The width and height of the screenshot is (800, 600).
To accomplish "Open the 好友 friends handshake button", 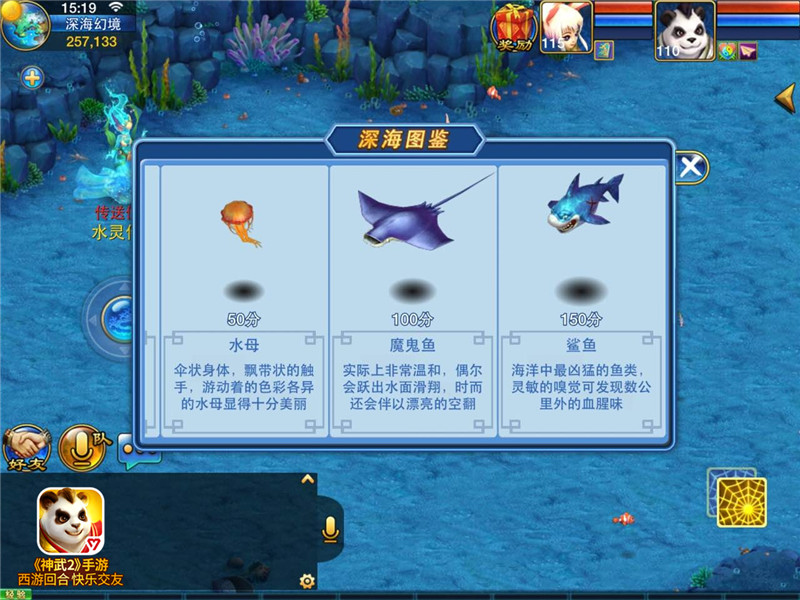I will [26, 449].
